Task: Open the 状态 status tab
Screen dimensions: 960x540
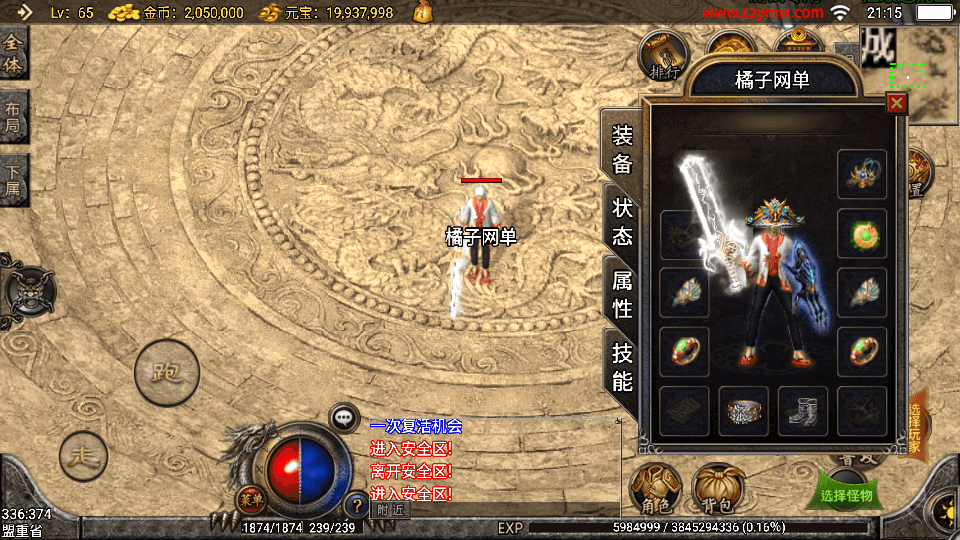Action: point(622,222)
